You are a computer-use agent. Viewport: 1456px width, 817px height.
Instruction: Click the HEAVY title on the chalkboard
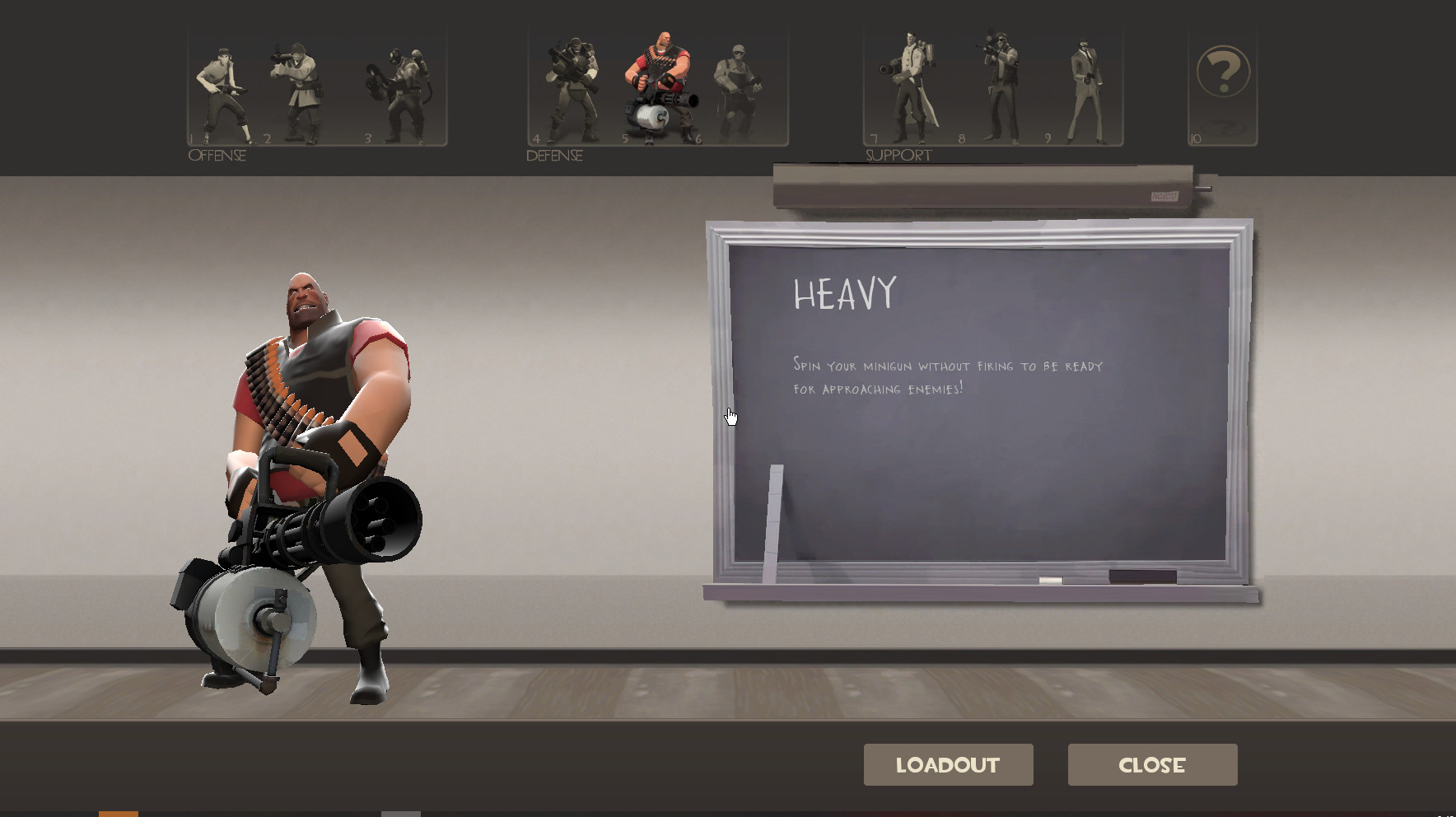click(x=843, y=294)
